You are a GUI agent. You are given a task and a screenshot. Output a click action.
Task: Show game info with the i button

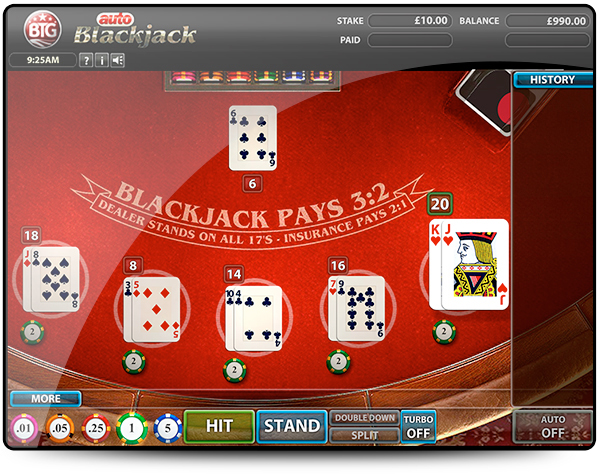(x=102, y=60)
